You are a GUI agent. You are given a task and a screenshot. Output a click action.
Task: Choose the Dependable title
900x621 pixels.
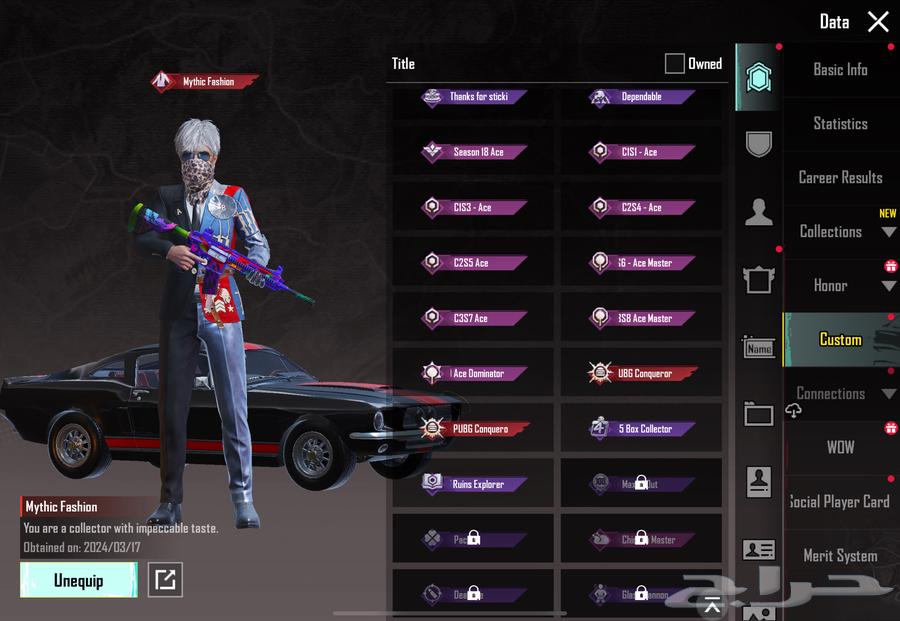pyautogui.click(x=641, y=97)
